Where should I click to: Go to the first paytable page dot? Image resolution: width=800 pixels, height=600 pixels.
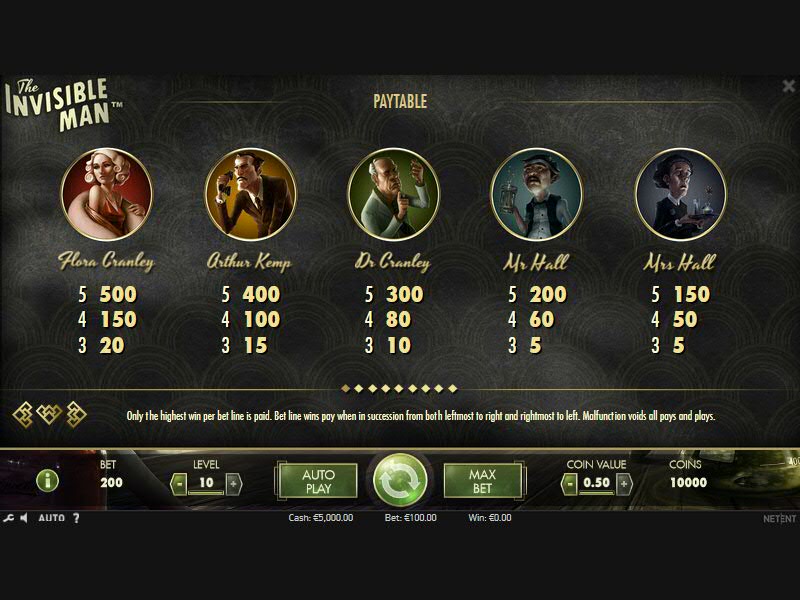(346, 388)
